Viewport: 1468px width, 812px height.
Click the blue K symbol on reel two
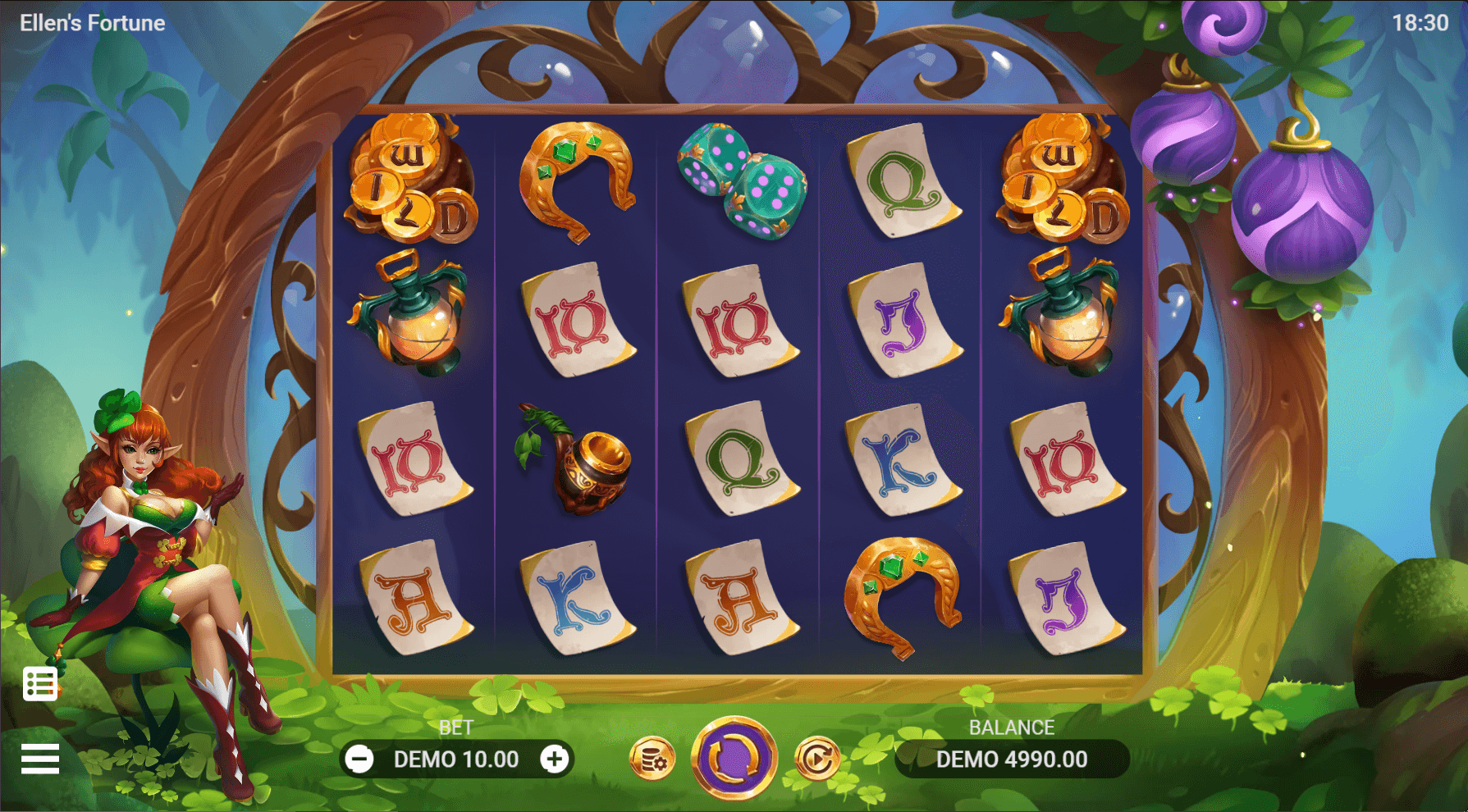[574, 599]
